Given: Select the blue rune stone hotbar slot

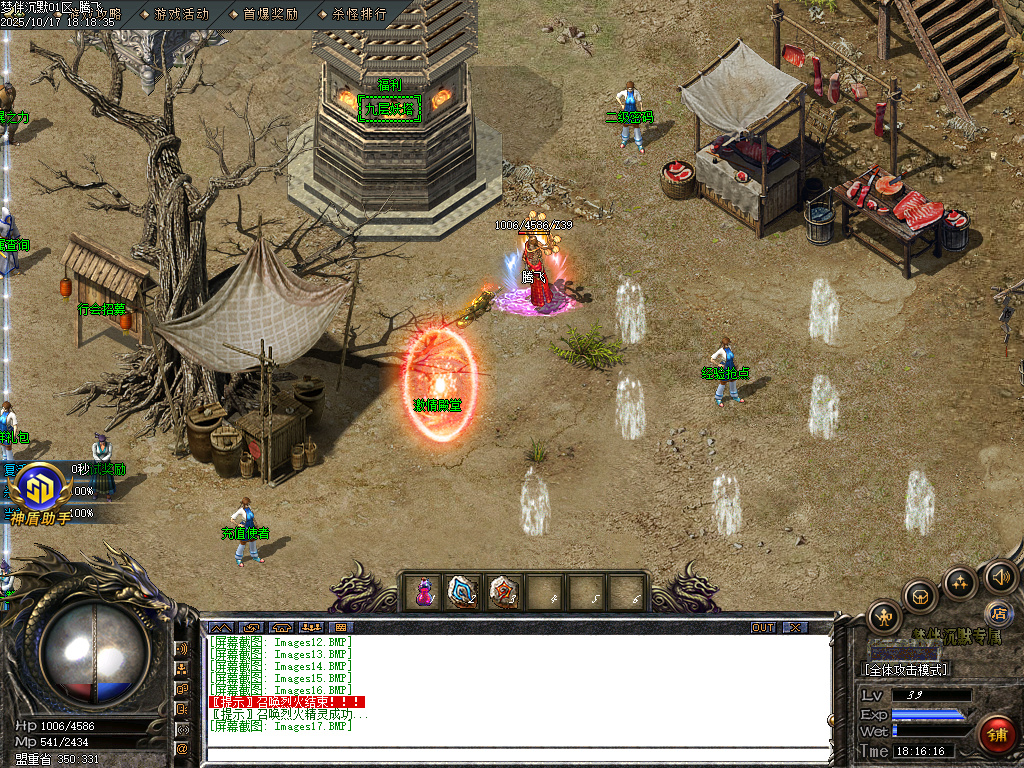Looking at the screenshot, I should [x=462, y=592].
